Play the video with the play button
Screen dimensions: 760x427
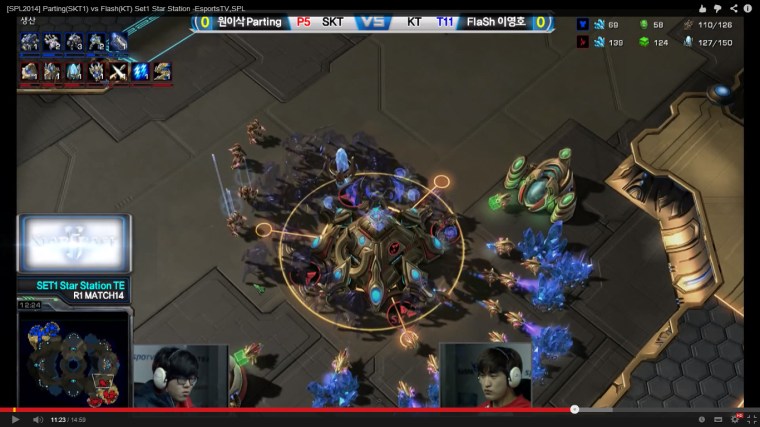[15, 419]
